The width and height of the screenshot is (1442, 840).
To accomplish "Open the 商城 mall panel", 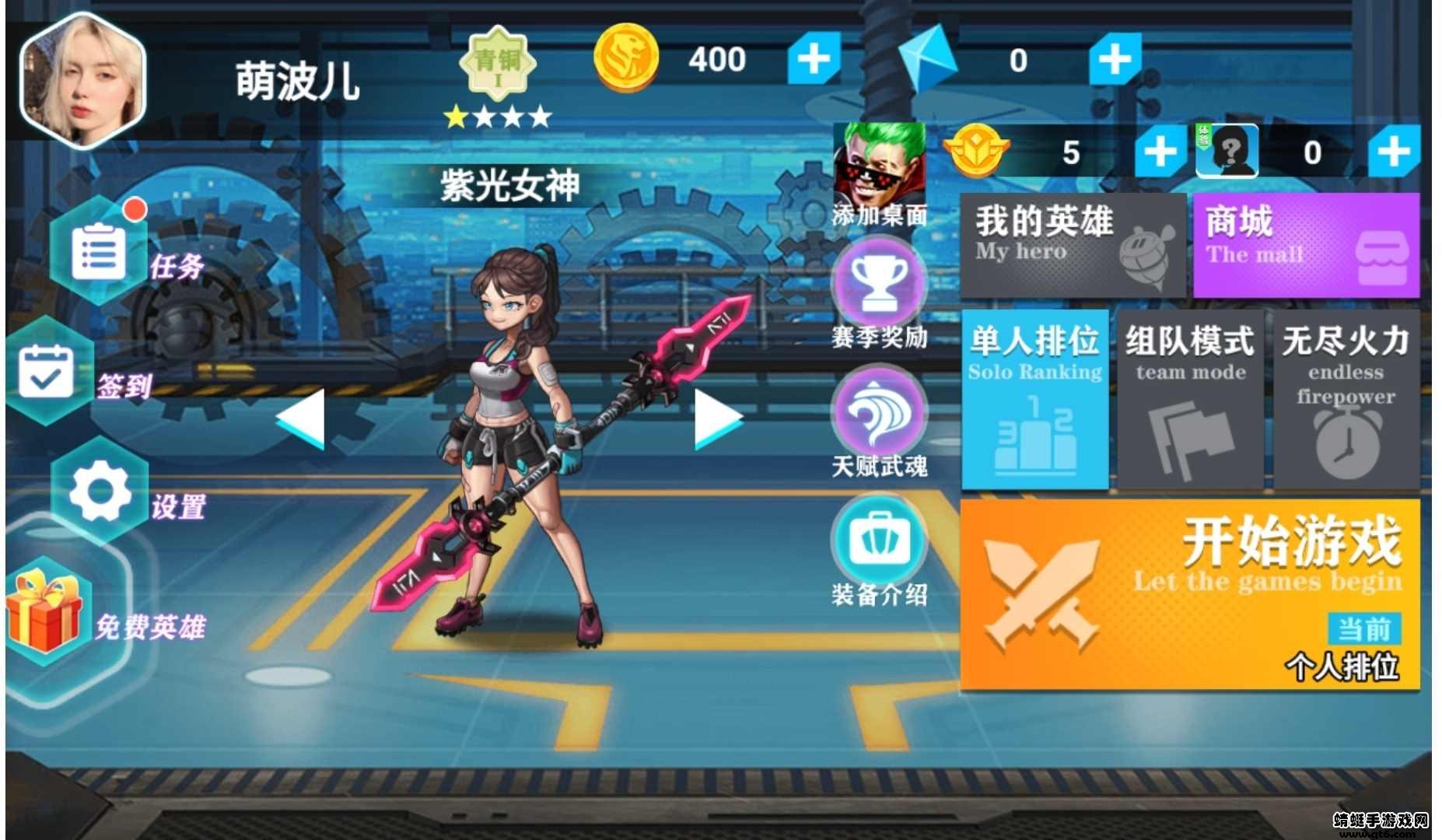I will [1307, 243].
